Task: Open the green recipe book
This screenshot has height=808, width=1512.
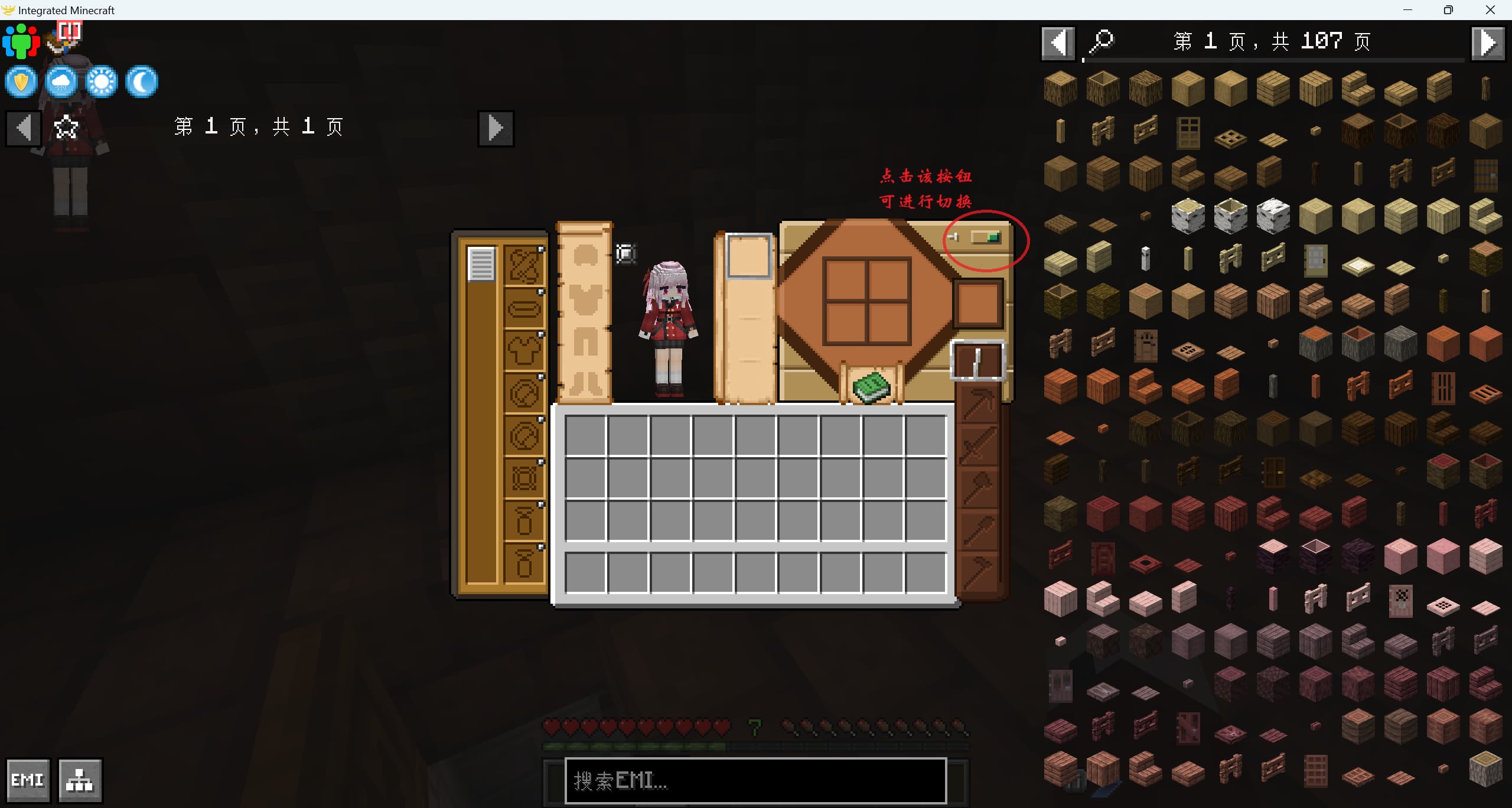Action: coord(871,387)
